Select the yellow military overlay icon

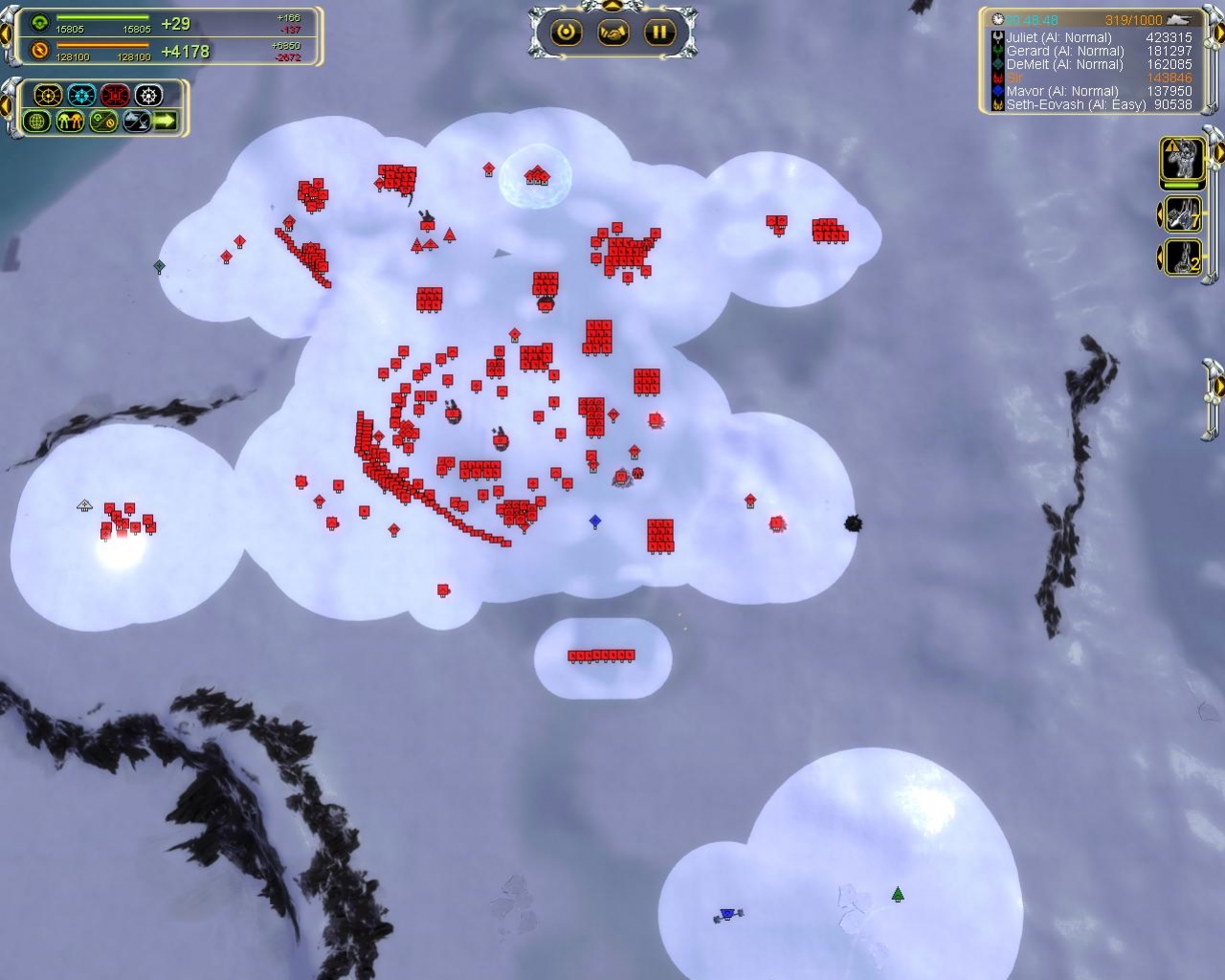click(48, 95)
